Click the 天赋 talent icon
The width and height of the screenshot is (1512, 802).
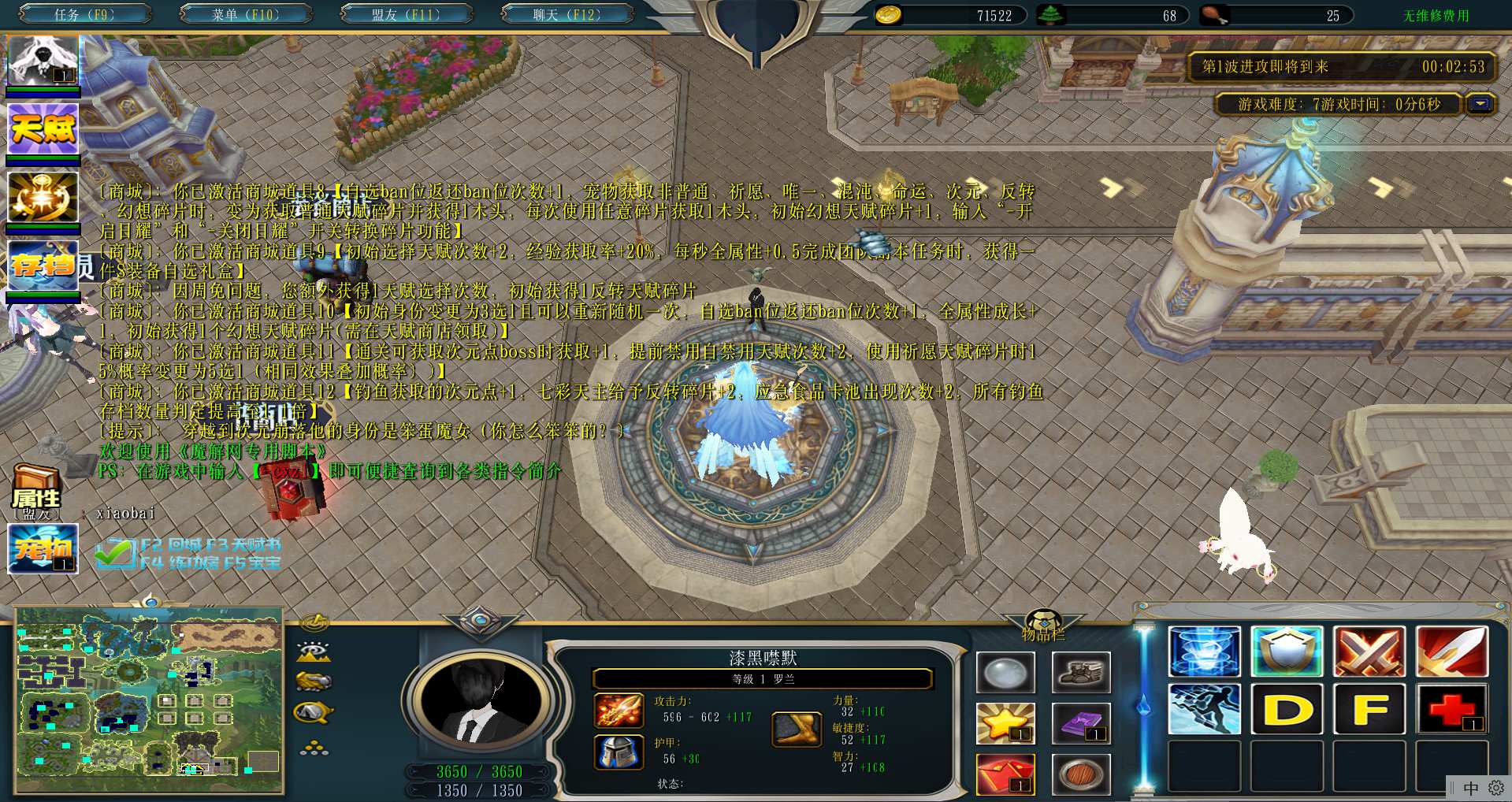(x=43, y=128)
